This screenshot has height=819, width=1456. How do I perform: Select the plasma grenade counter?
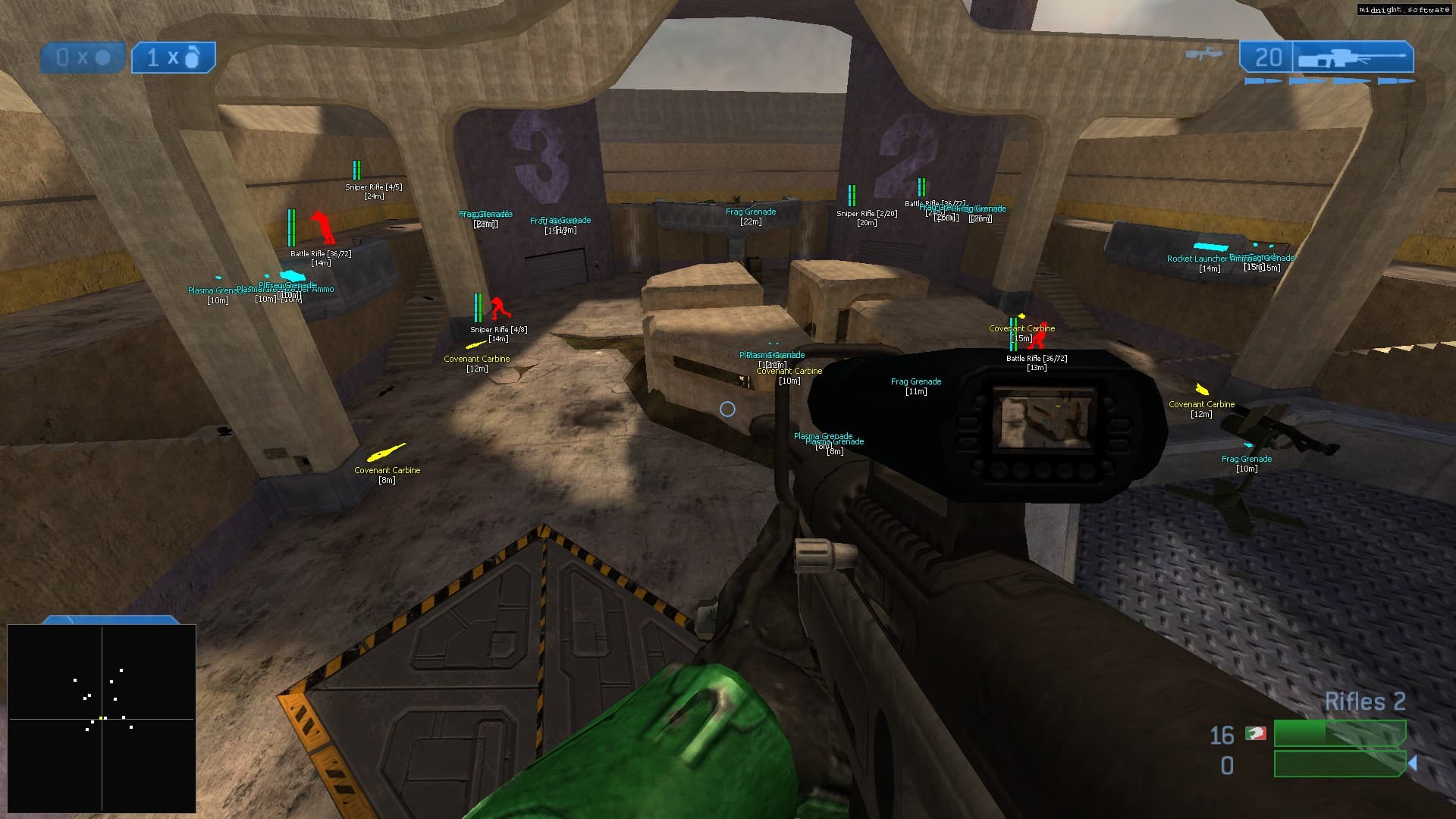point(83,58)
